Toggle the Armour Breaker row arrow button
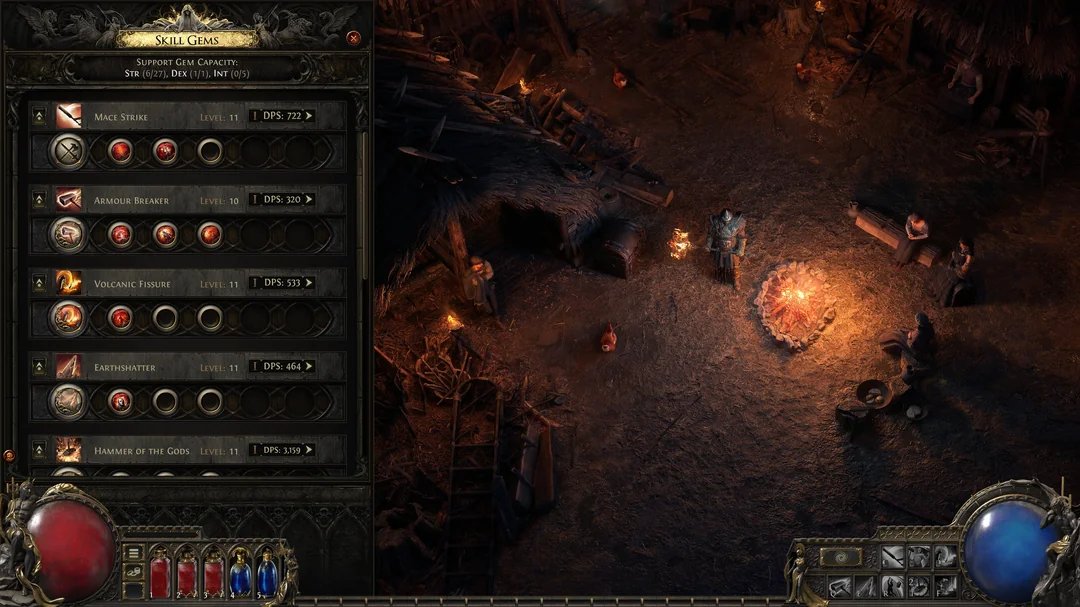The image size is (1080, 607). click(x=39, y=200)
